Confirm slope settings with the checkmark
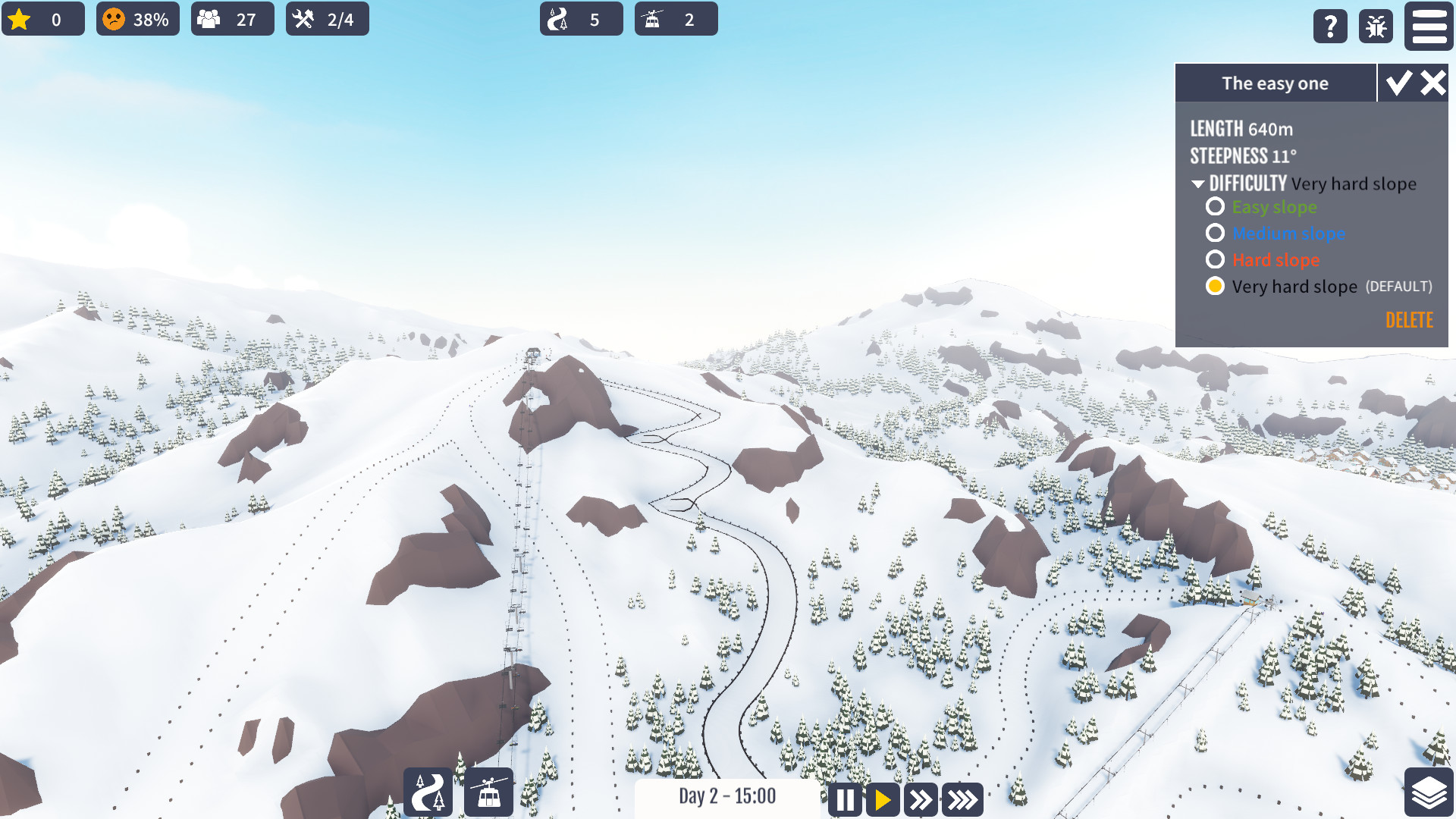Screen dimensions: 1456x819 (x=1399, y=83)
